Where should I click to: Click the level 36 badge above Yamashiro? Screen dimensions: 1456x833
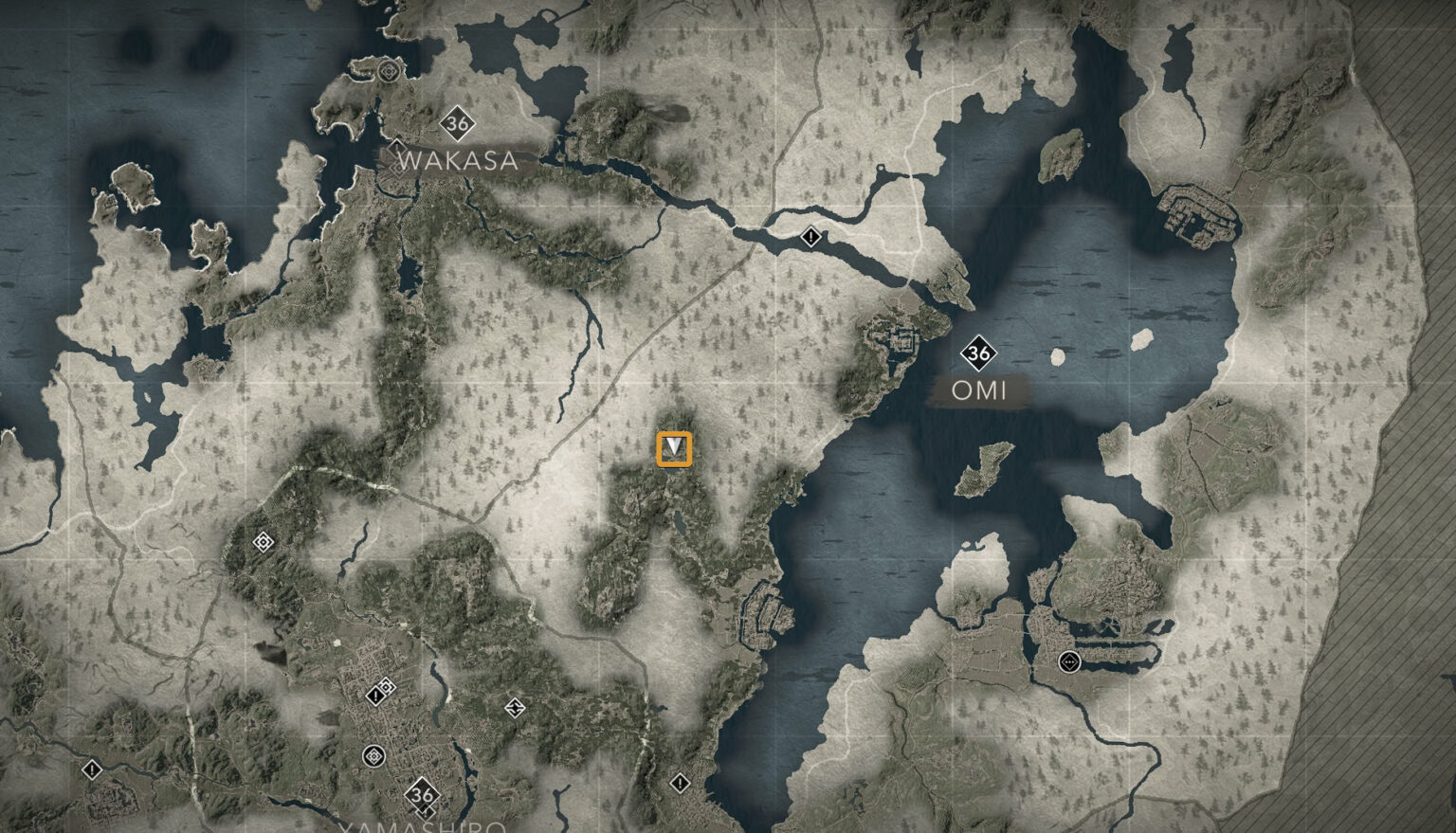pos(423,794)
